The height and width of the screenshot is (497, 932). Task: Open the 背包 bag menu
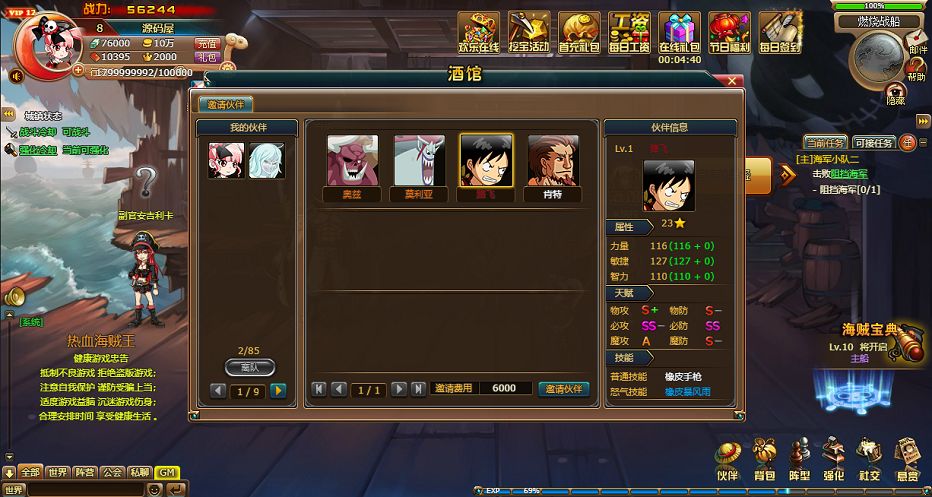764,459
